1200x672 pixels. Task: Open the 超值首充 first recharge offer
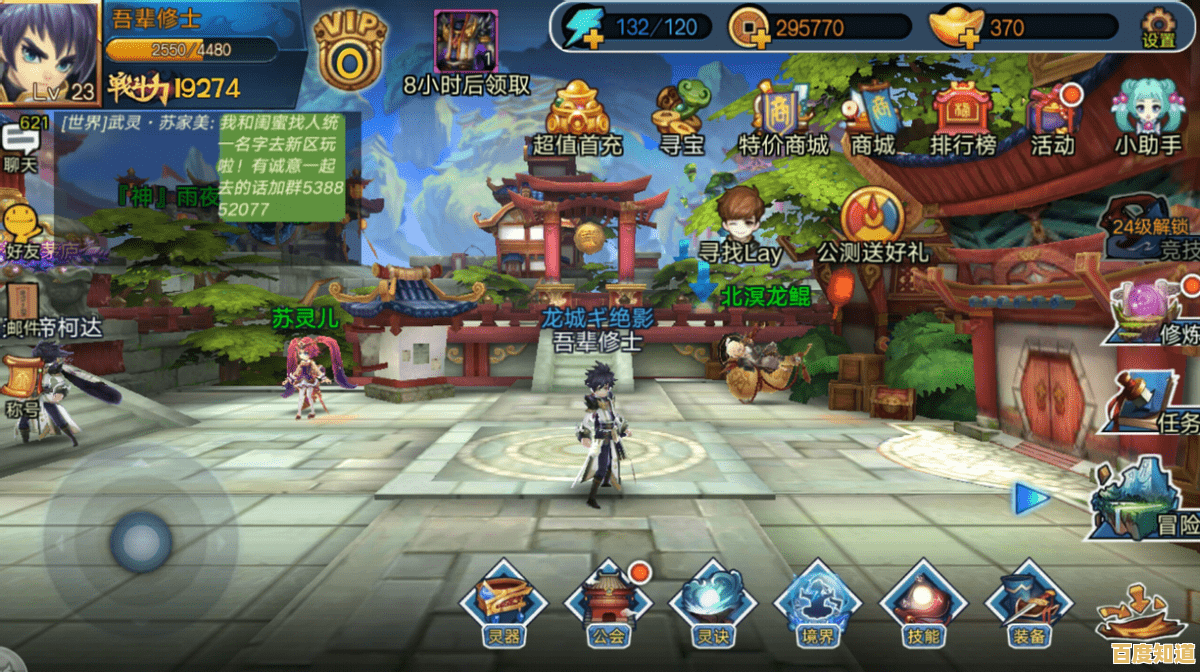click(578, 116)
